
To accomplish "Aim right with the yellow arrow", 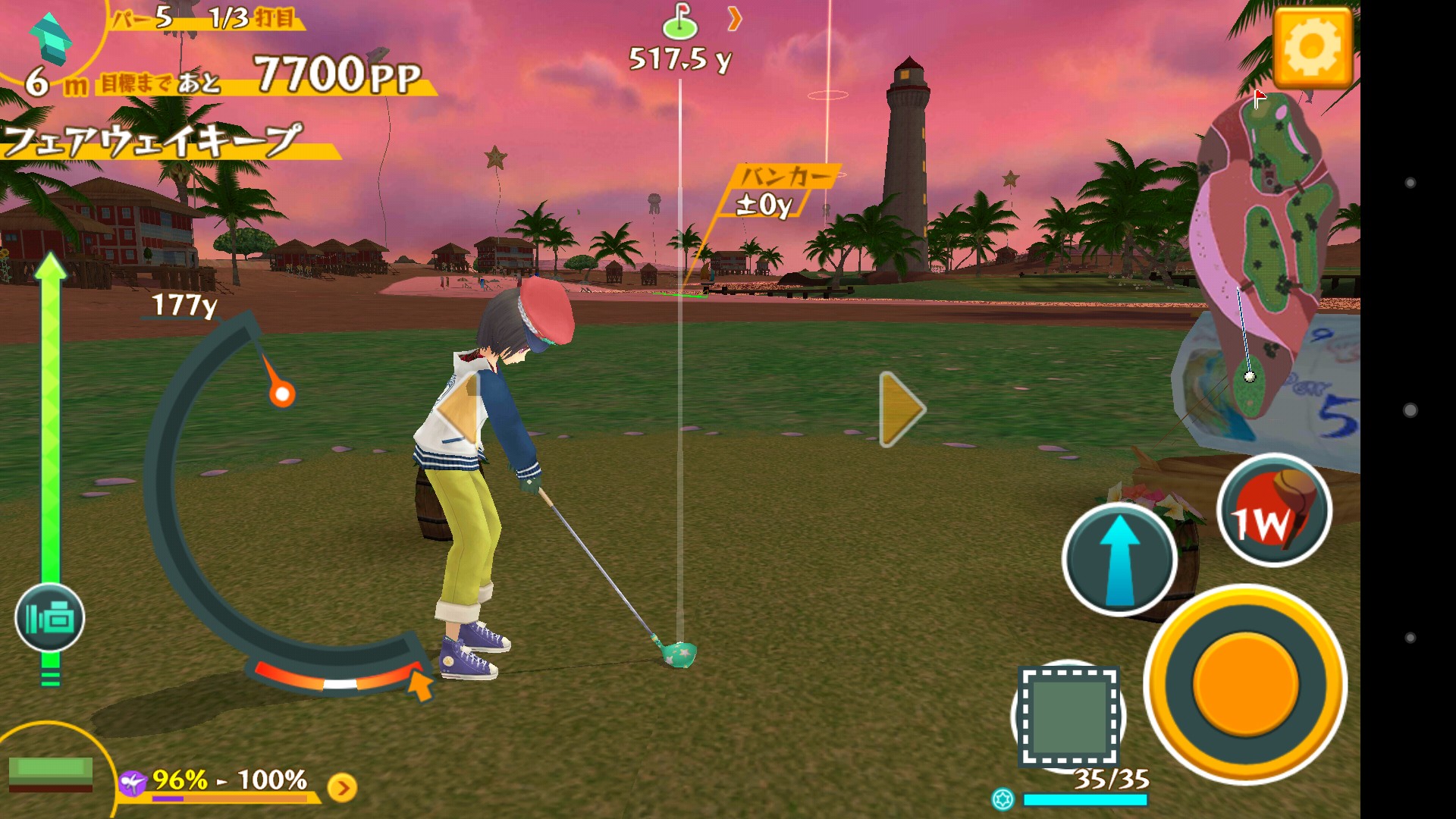I will tap(901, 409).
